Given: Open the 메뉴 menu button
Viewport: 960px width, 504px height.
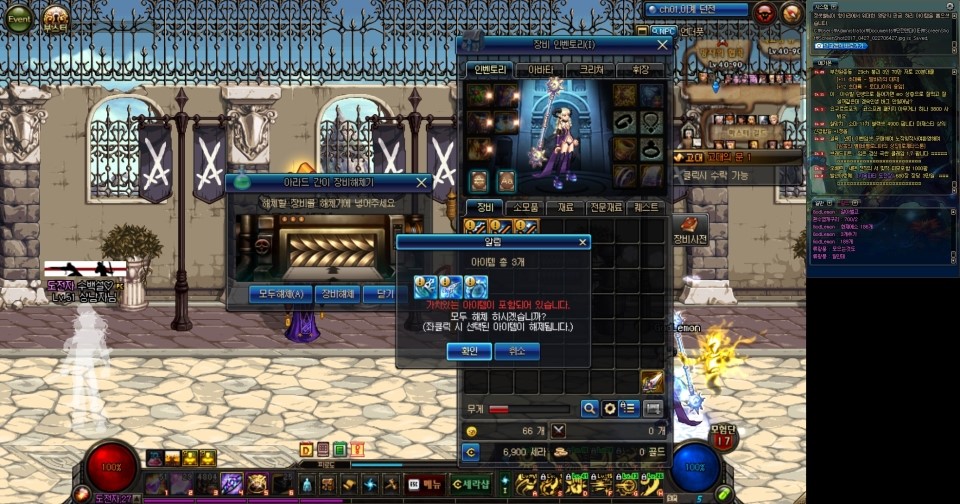Looking at the screenshot, I should point(425,484).
